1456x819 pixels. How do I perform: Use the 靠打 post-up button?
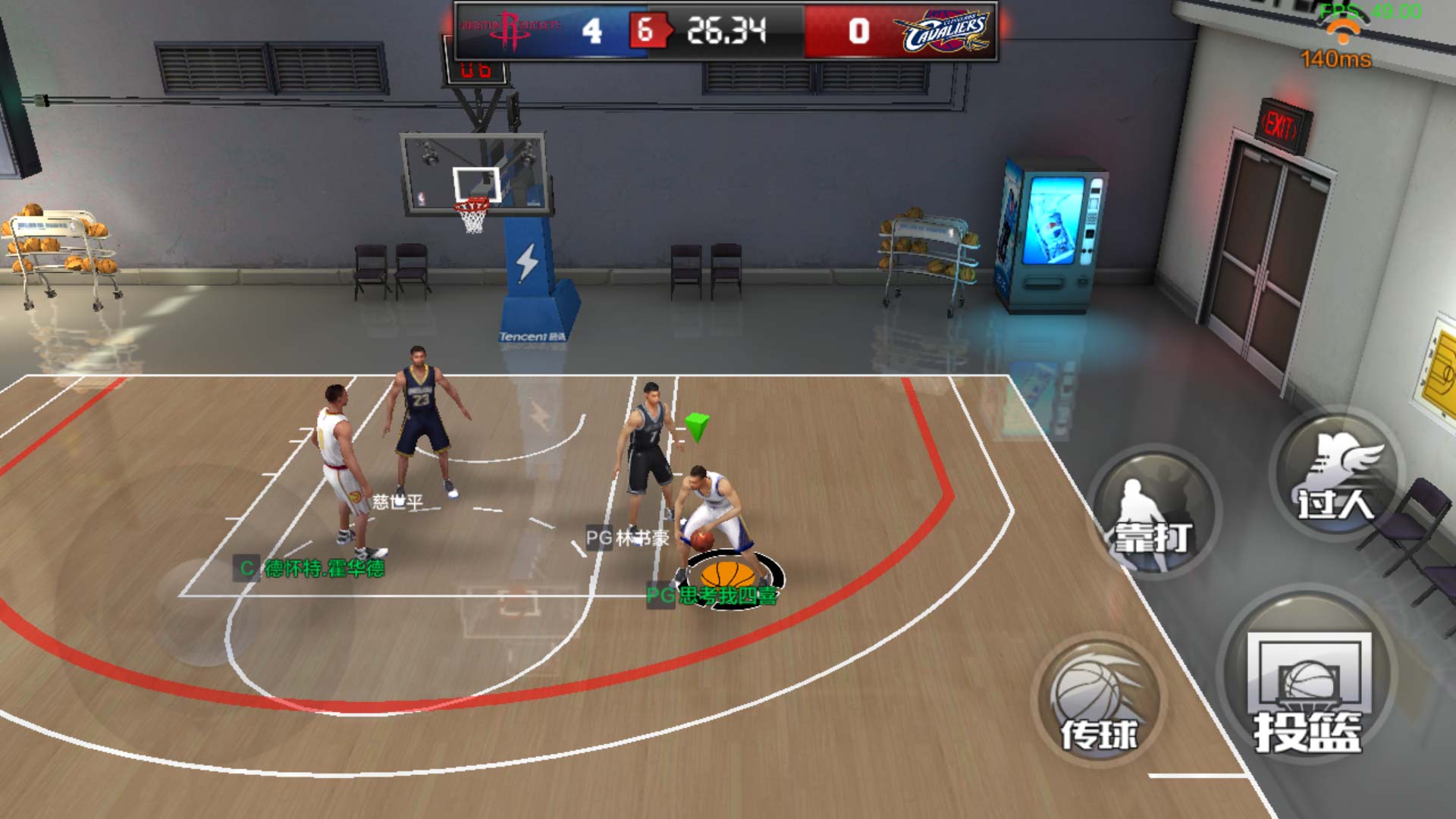click(1153, 514)
